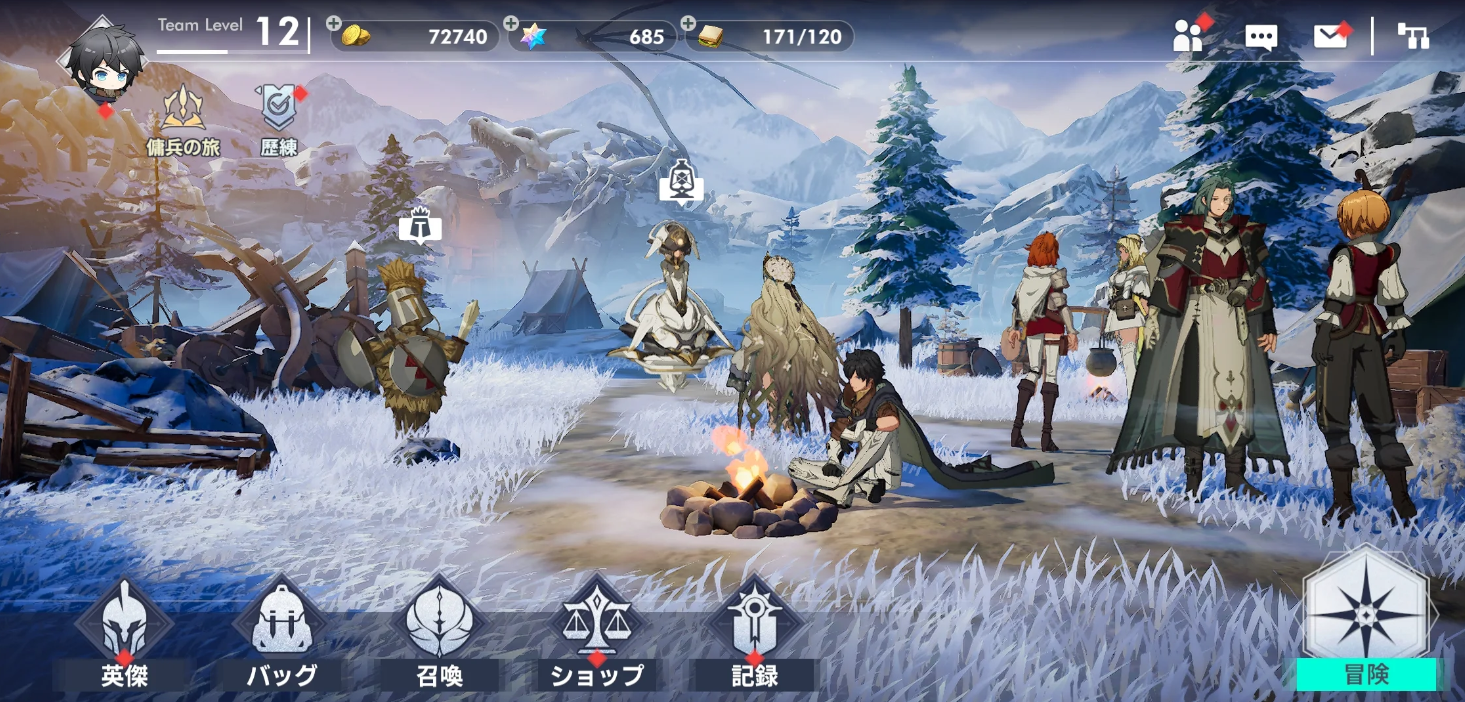Open the chat speech bubble
Viewport: 1465px width, 702px height.
(1261, 38)
